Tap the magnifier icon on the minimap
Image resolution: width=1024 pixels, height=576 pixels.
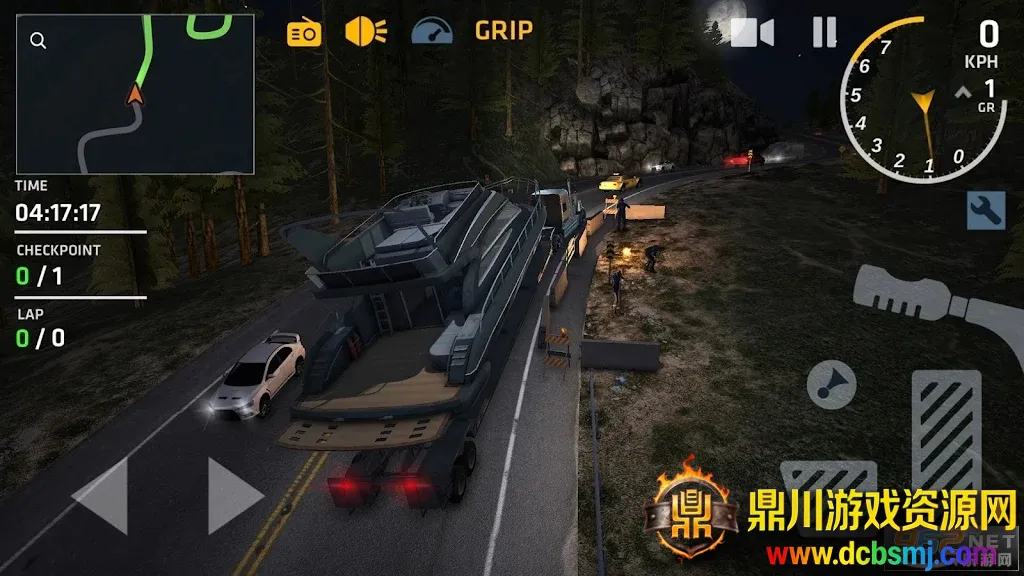38,41
